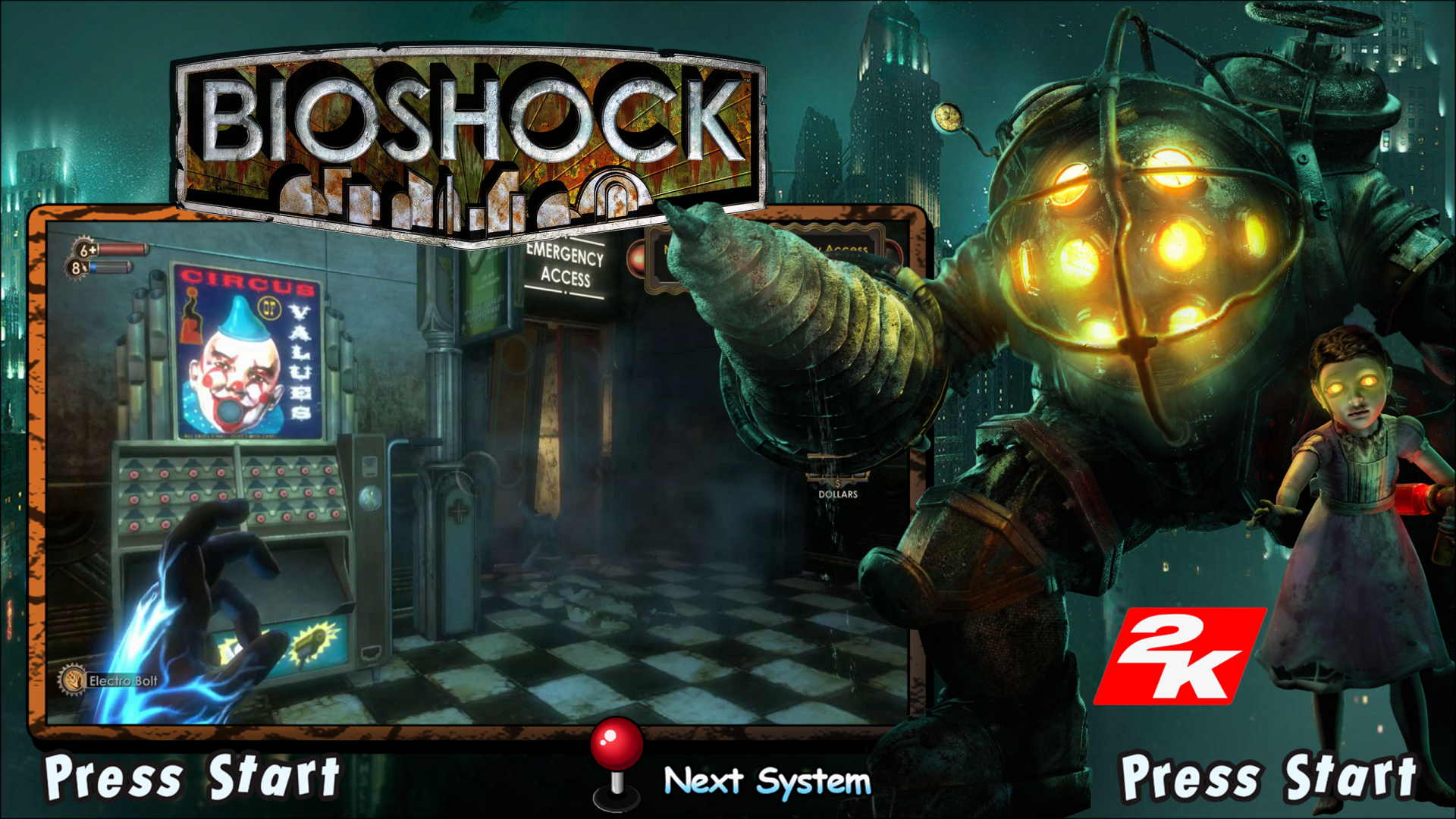Click the EVE syringe icon showing 8
The width and height of the screenshot is (1456, 819).
(x=77, y=268)
